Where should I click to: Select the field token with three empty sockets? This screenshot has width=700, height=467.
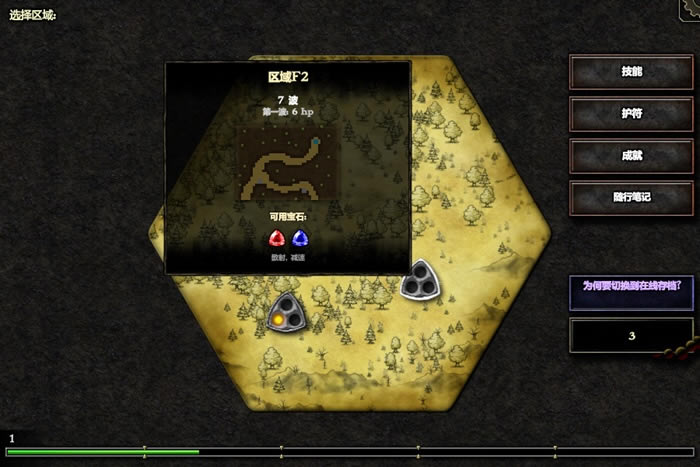[418, 282]
